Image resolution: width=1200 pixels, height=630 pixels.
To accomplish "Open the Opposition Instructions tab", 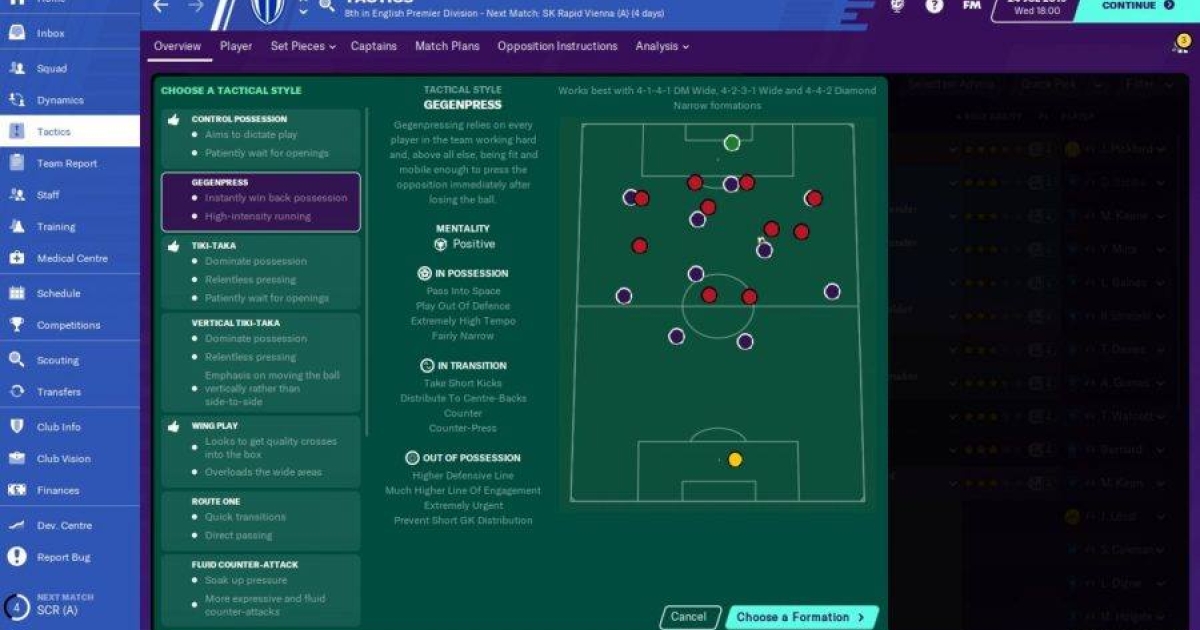I will (x=557, y=46).
